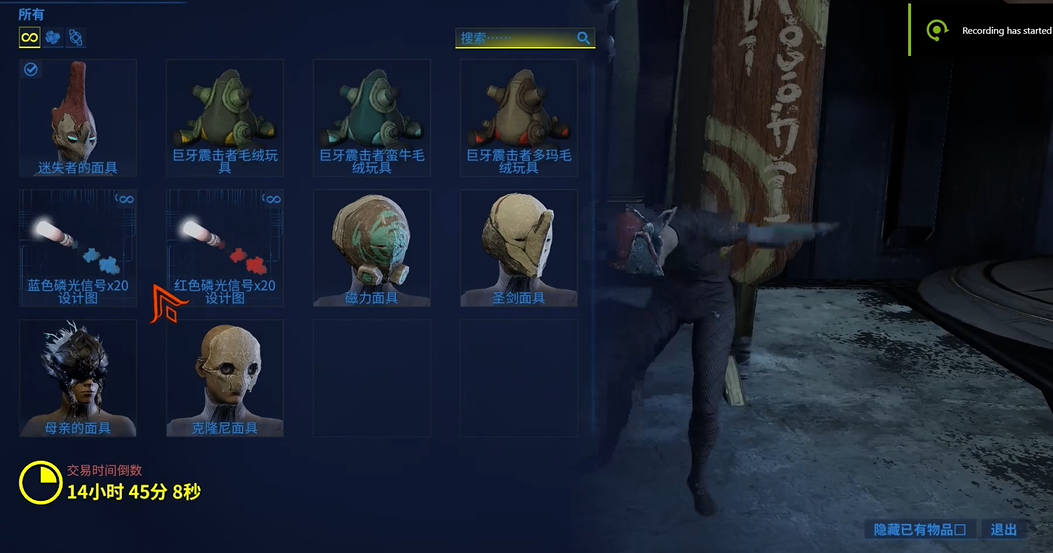Select the 巨牙震击者多玛毛绒玩具 plush
This screenshot has width=1053, height=553.
click(518, 117)
